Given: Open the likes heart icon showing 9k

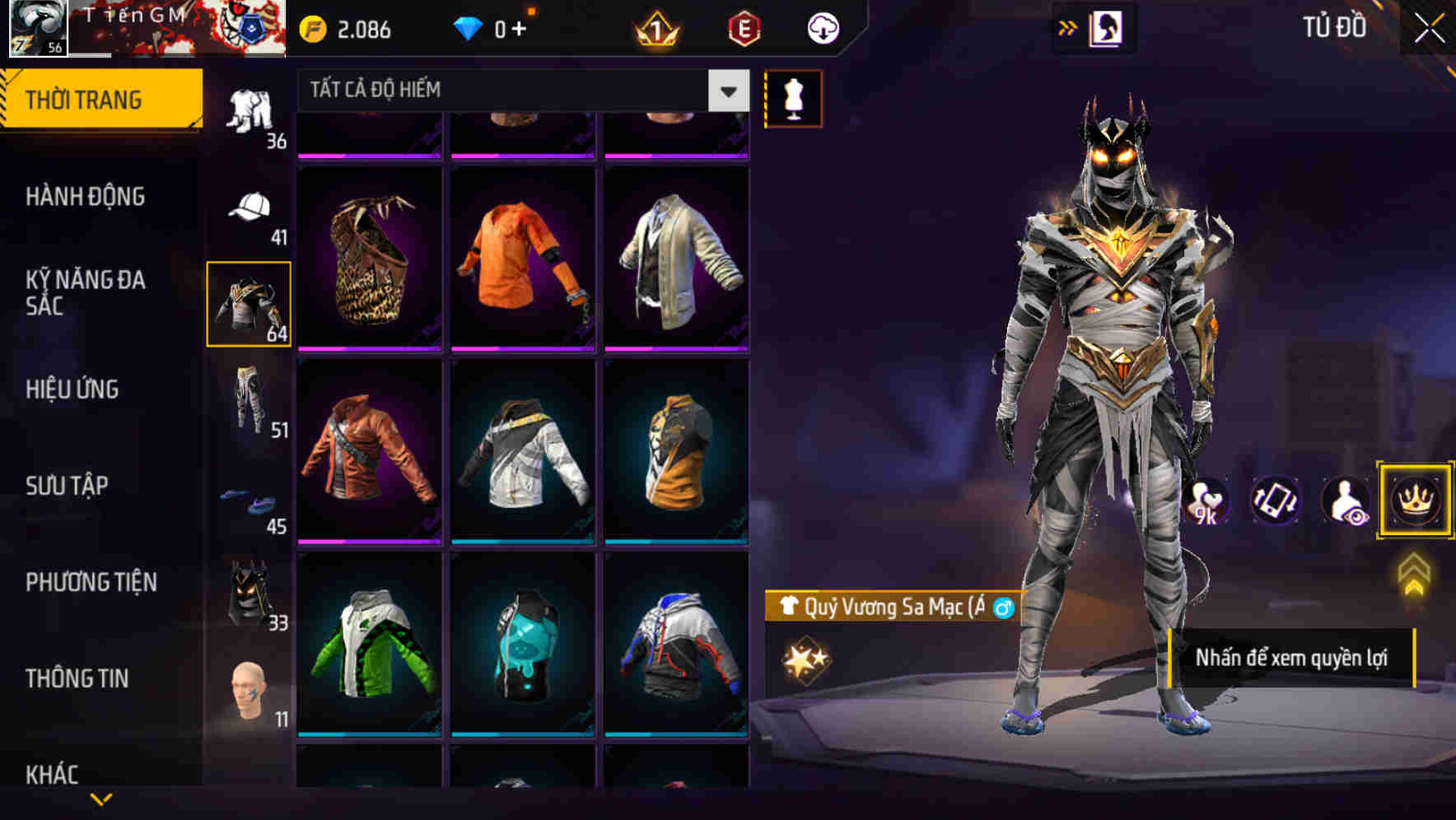Looking at the screenshot, I should click(1207, 501).
